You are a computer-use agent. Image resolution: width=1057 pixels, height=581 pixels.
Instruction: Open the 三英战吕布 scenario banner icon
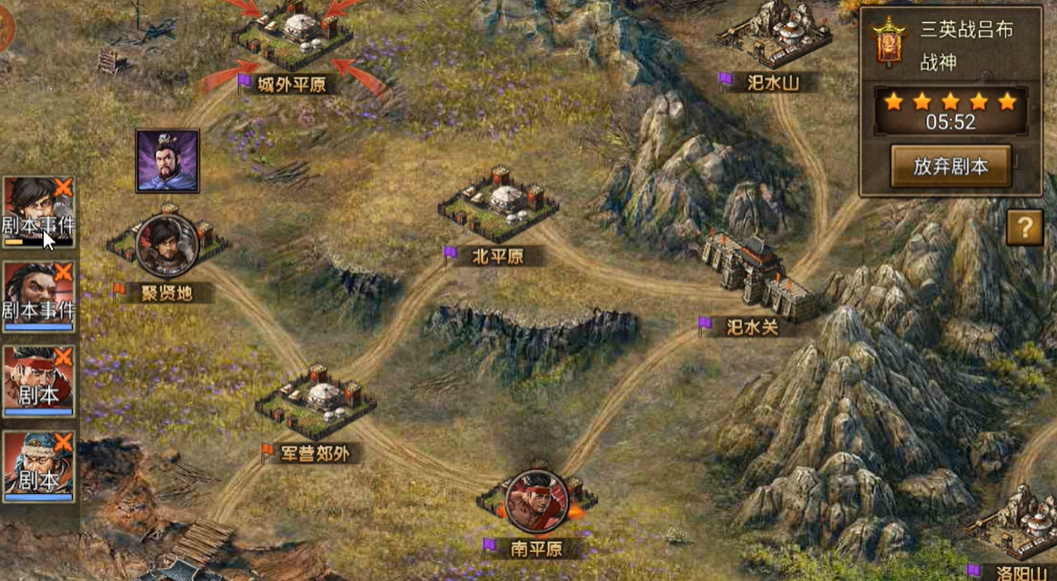click(x=888, y=45)
